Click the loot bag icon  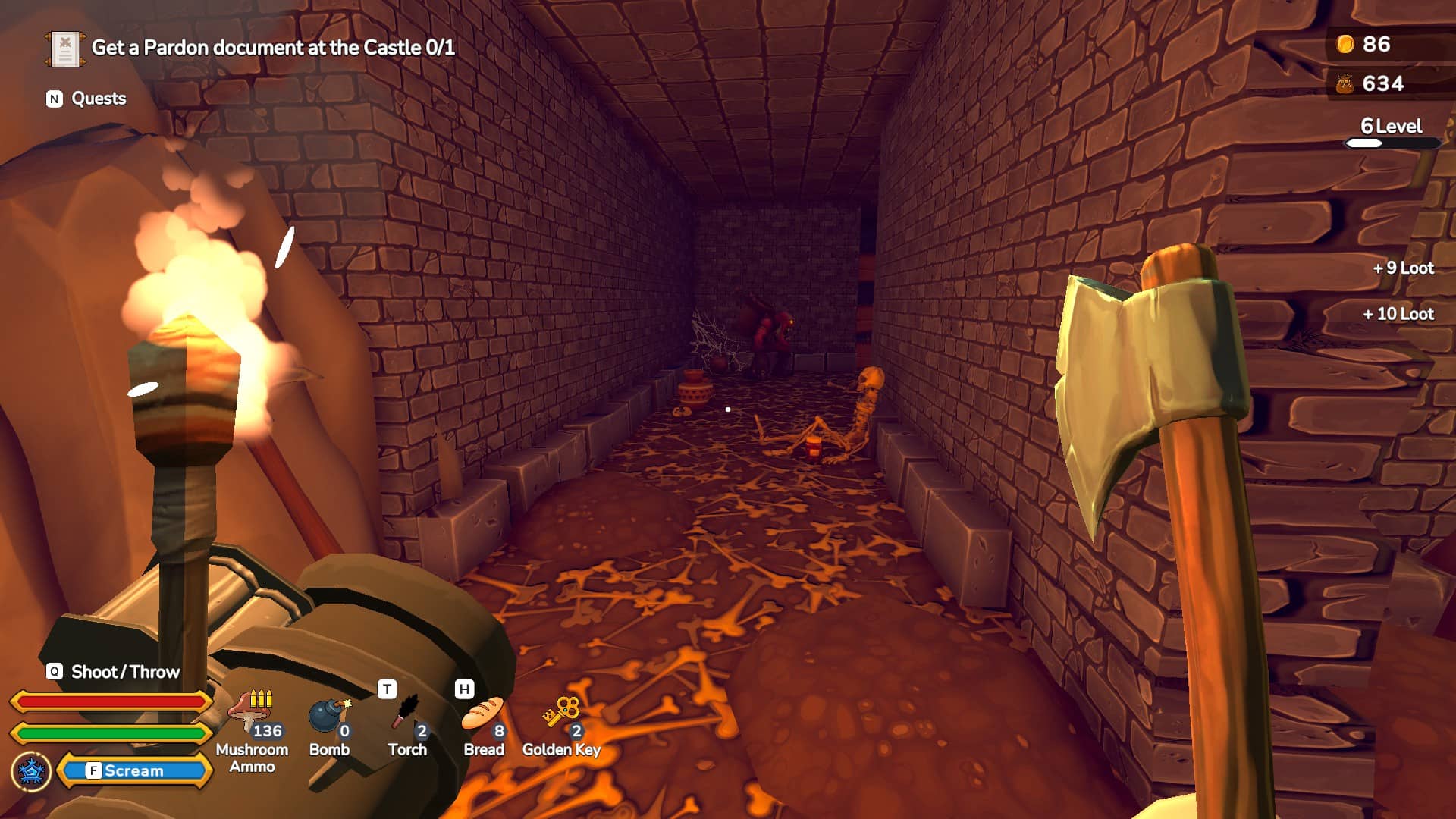point(1345,83)
